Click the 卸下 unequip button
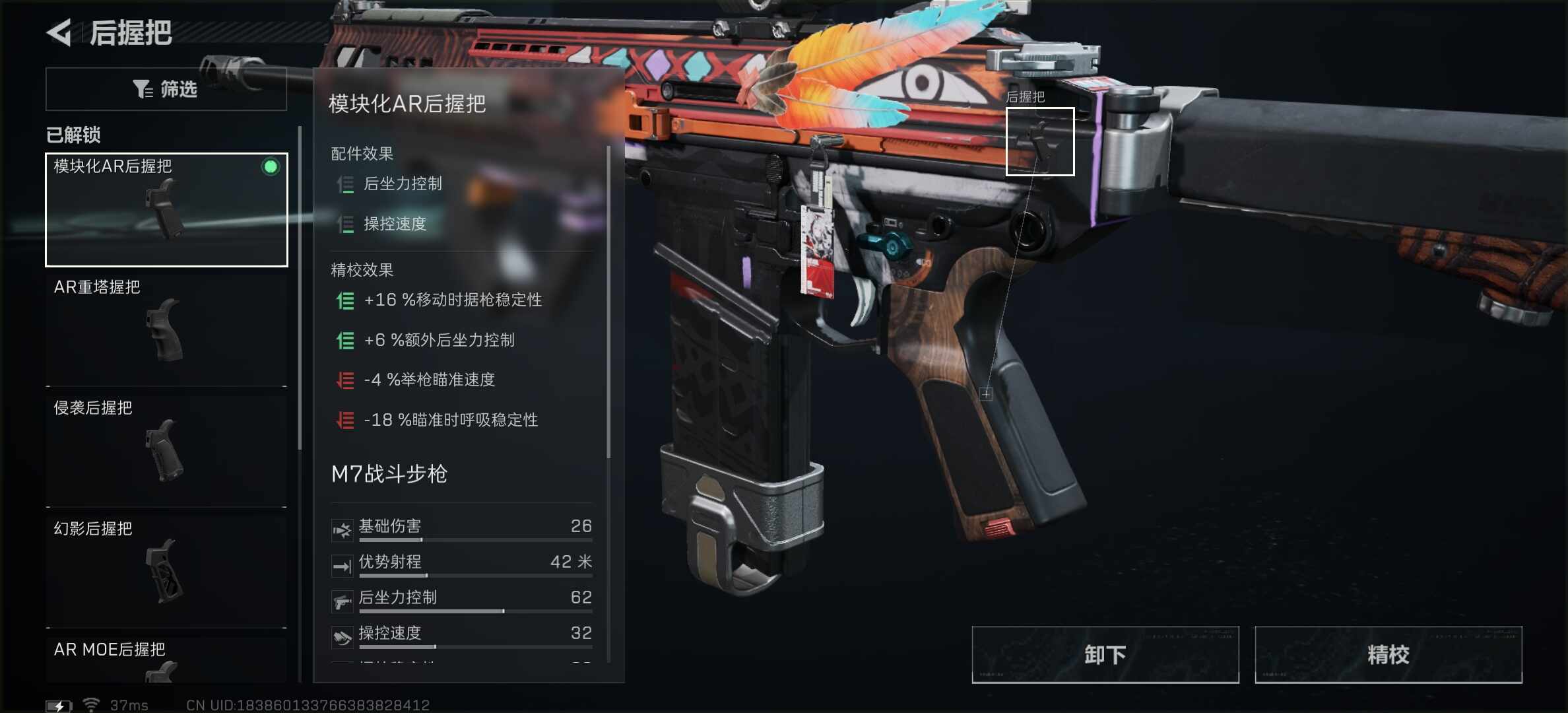This screenshot has width=1568, height=713. [1105, 654]
